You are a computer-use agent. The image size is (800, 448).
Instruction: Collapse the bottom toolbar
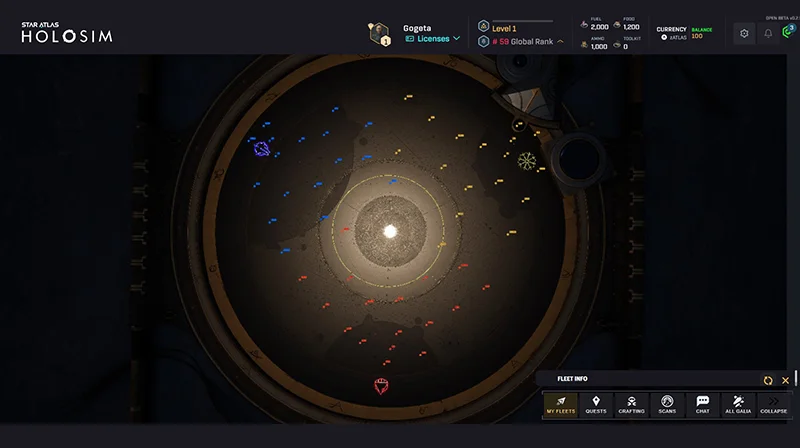tap(773, 404)
